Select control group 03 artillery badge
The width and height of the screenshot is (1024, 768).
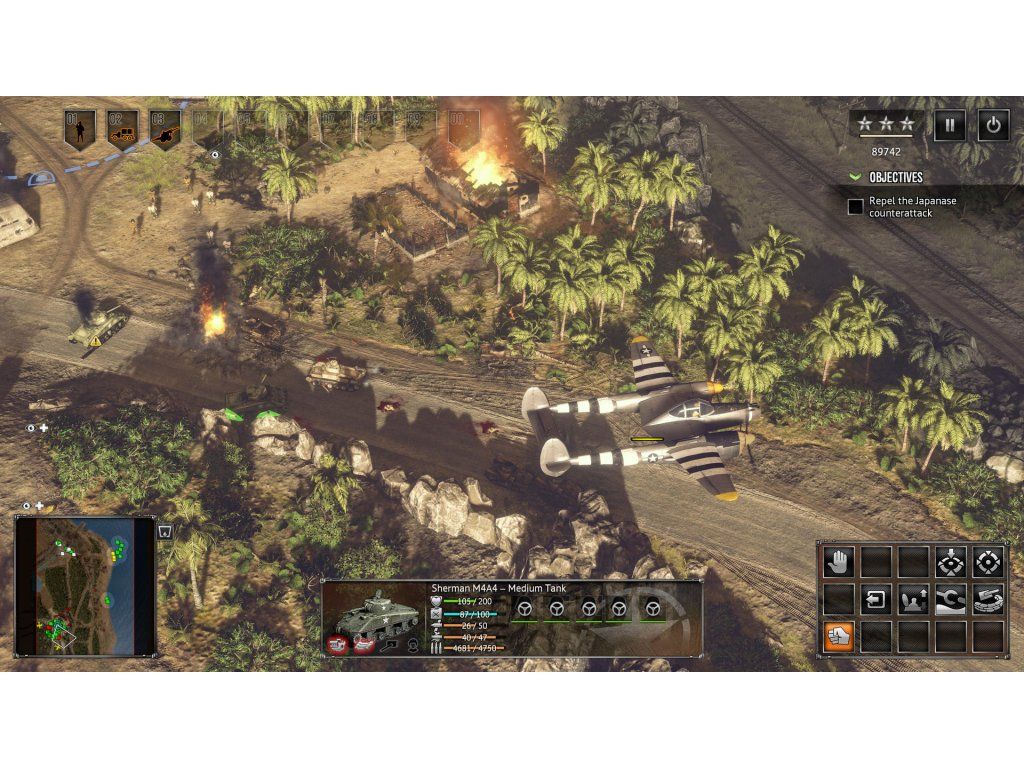pyautogui.click(x=164, y=127)
